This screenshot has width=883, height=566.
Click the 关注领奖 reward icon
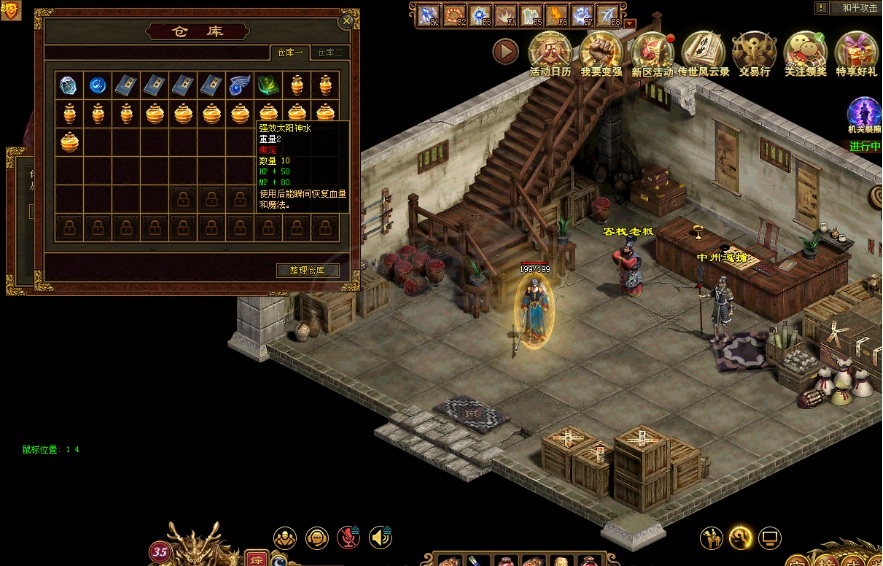(x=804, y=50)
